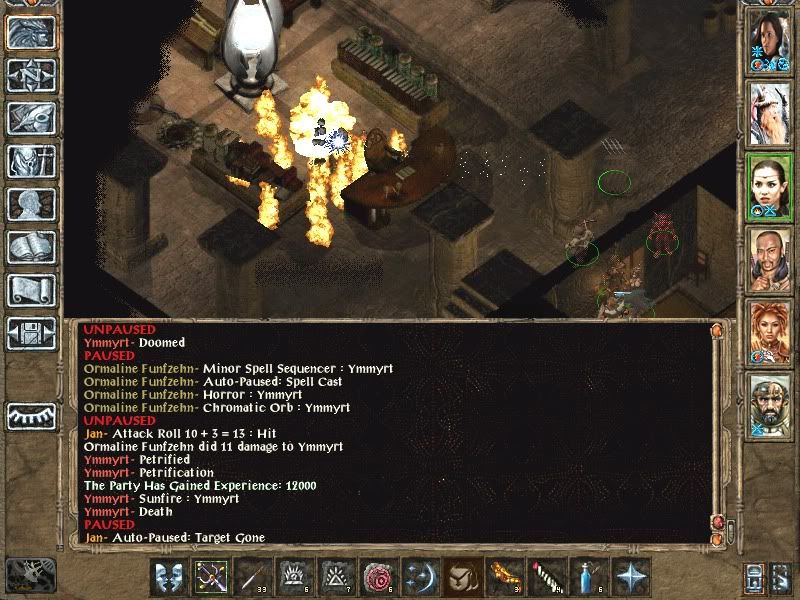The width and height of the screenshot is (800, 600).
Task: Open options via the floppy disk icon
Action: 31,332
